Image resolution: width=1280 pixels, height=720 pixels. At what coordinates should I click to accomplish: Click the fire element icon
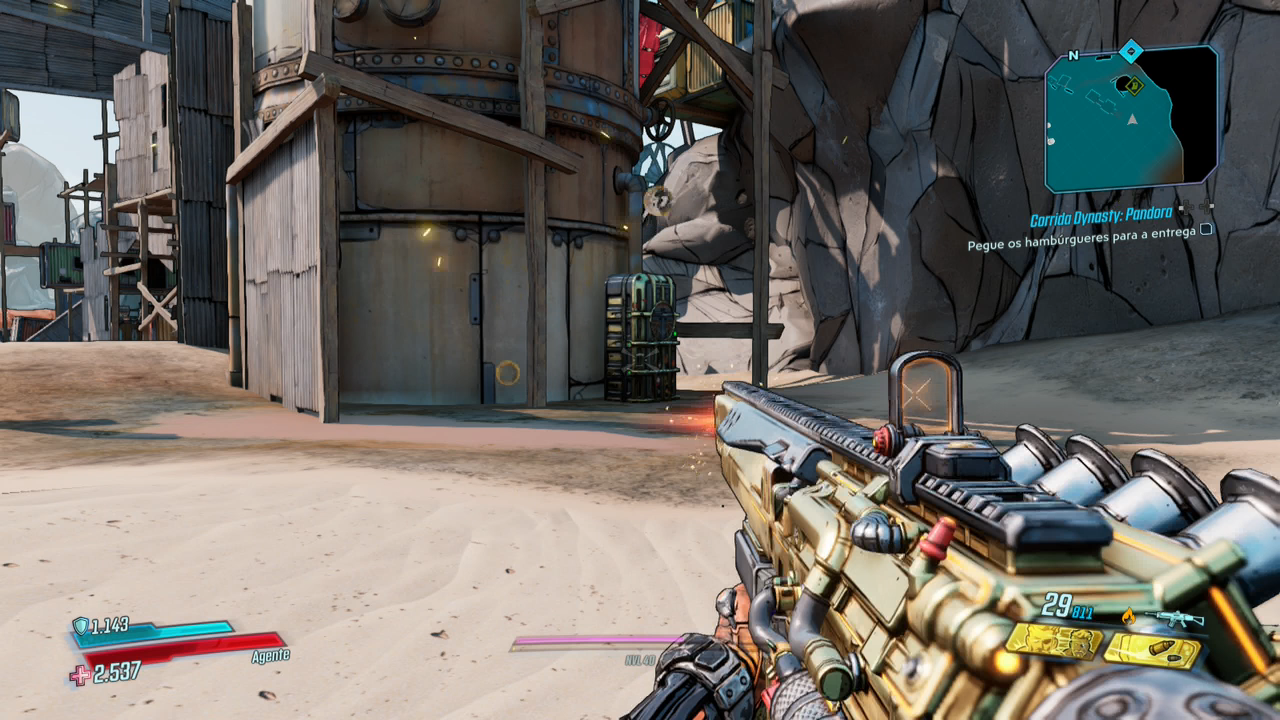pyautogui.click(x=1130, y=615)
